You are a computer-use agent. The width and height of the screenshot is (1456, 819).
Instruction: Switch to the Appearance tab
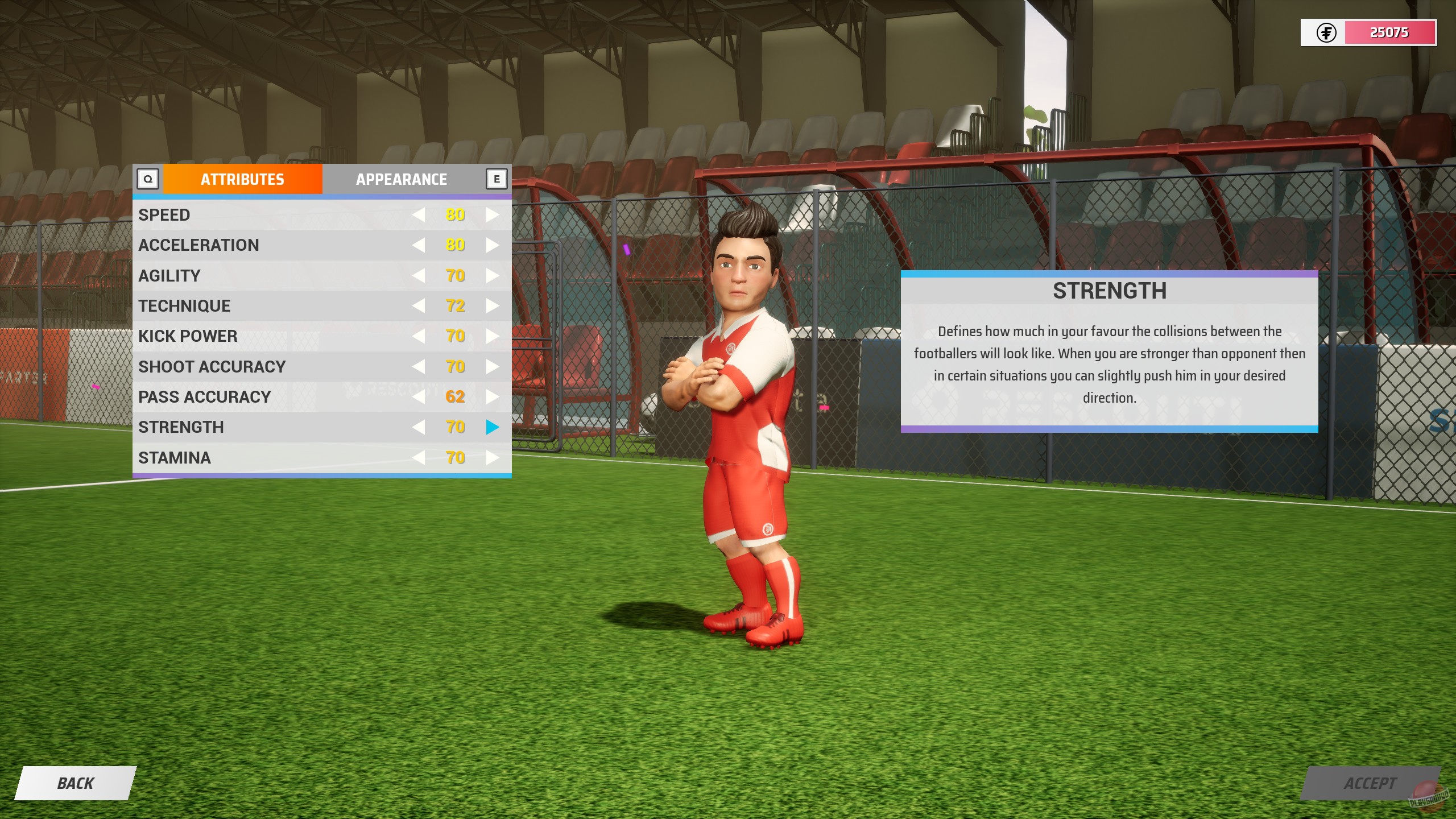[x=400, y=179]
